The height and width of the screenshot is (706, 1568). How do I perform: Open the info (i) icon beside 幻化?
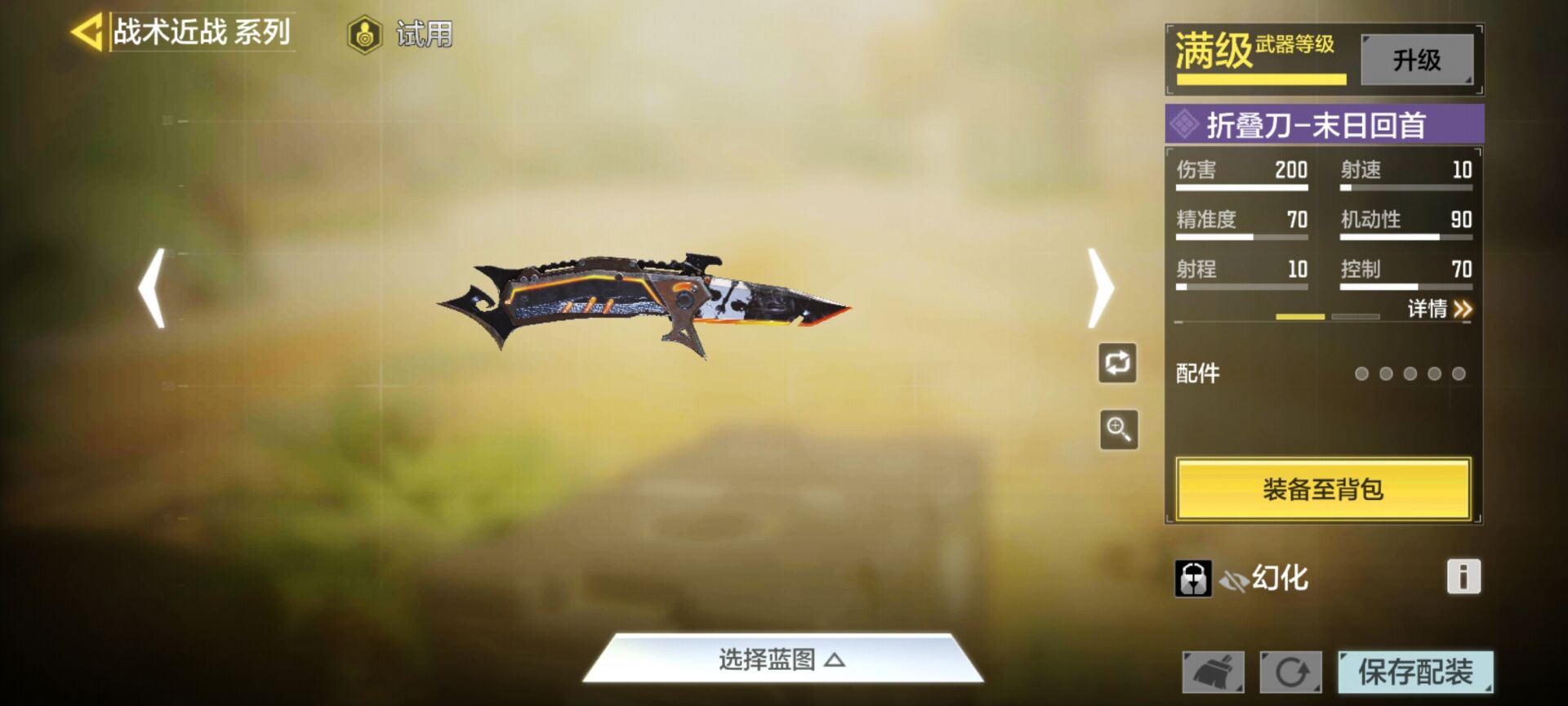pos(1463,577)
